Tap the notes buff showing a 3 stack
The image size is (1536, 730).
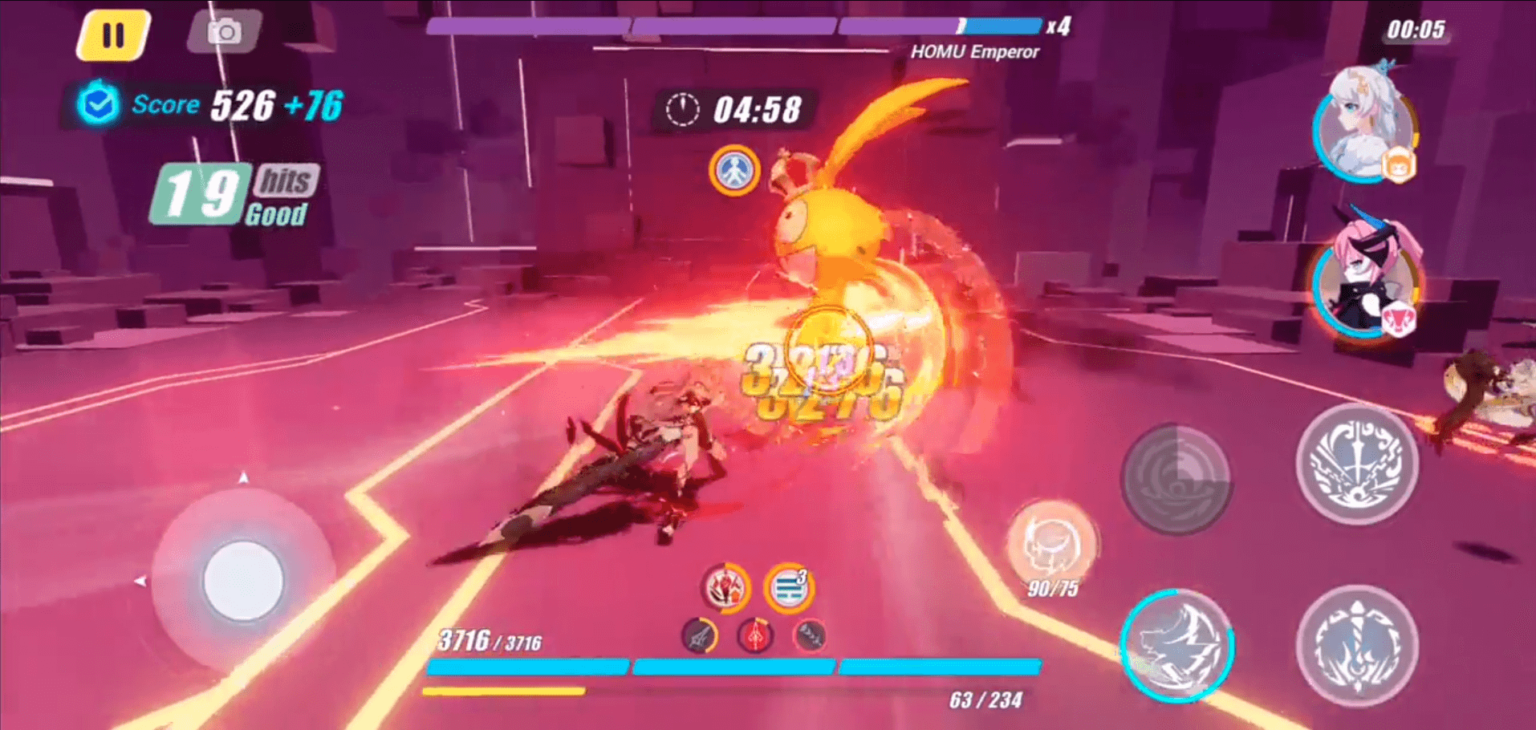[789, 589]
